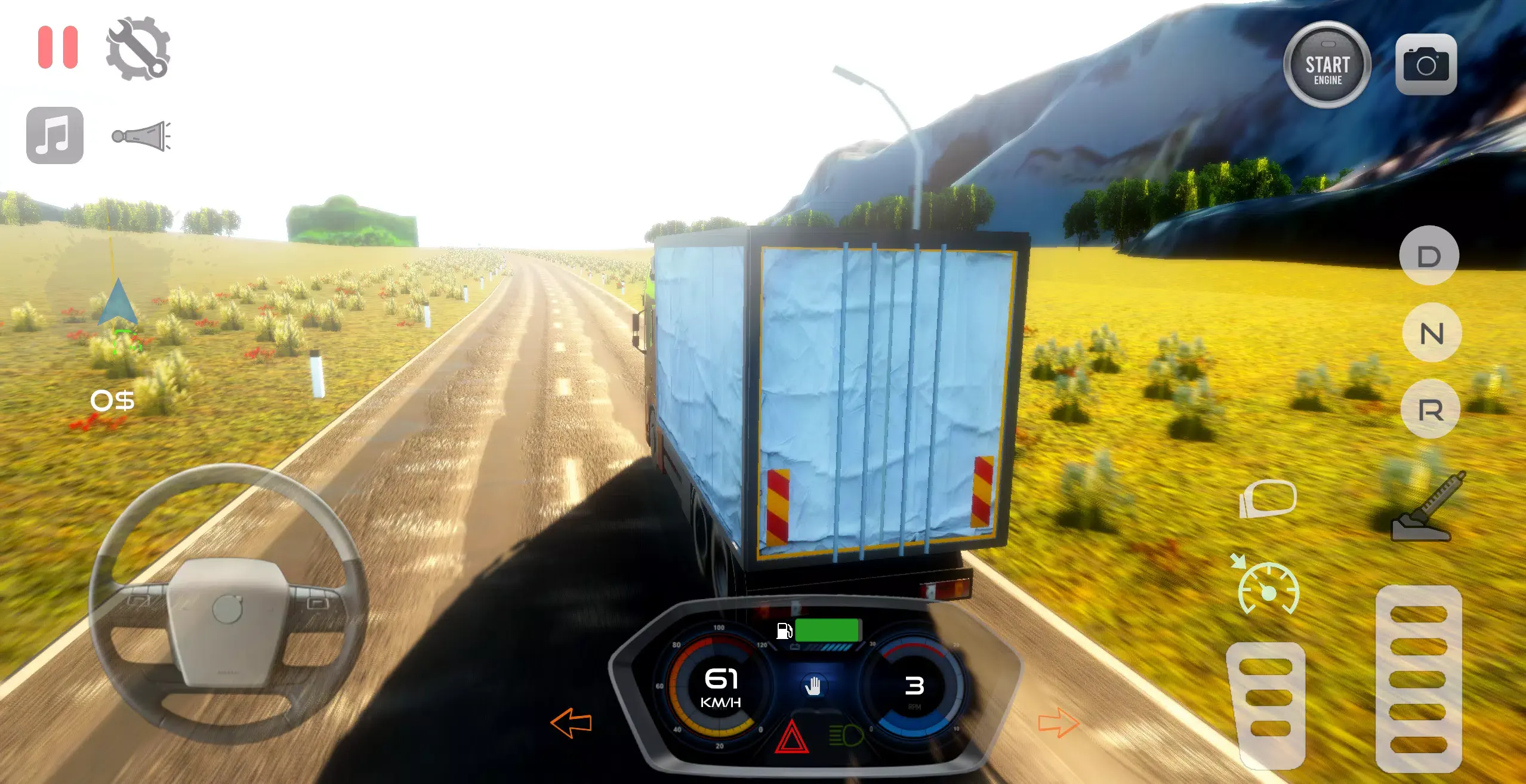
Task: Pause the game with the red pause button
Action: point(58,47)
